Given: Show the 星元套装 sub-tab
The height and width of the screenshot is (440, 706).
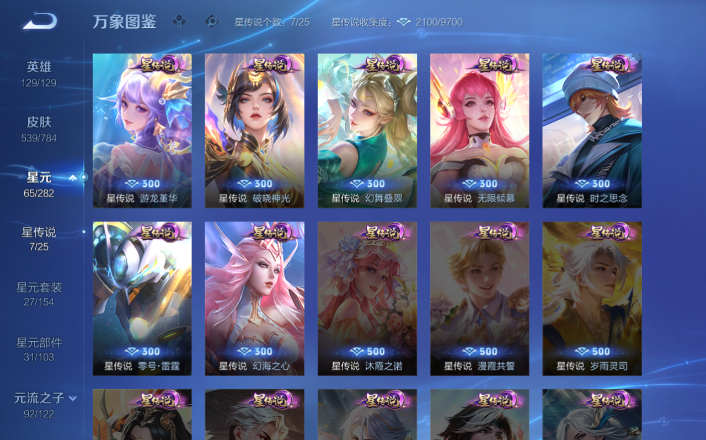Looking at the screenshot, I should pyautogui.click(x=40, y=293).
